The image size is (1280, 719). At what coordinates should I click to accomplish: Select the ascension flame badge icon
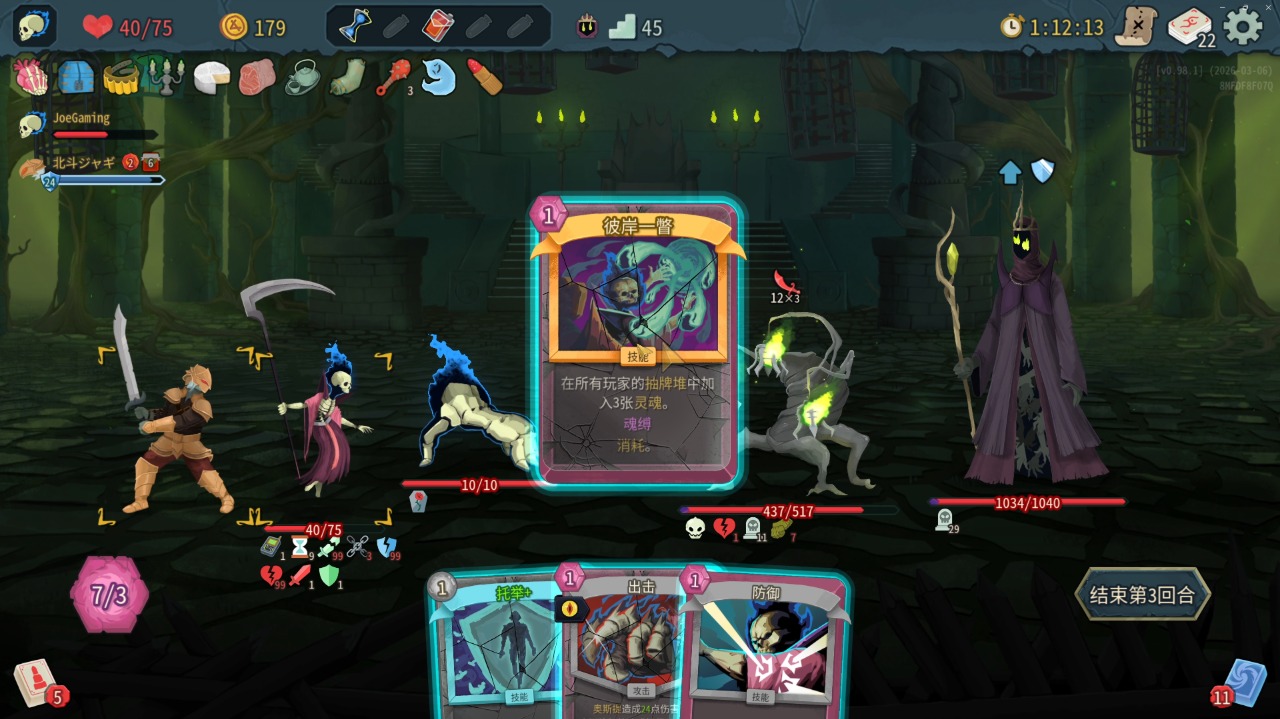[x=587, y=27]
